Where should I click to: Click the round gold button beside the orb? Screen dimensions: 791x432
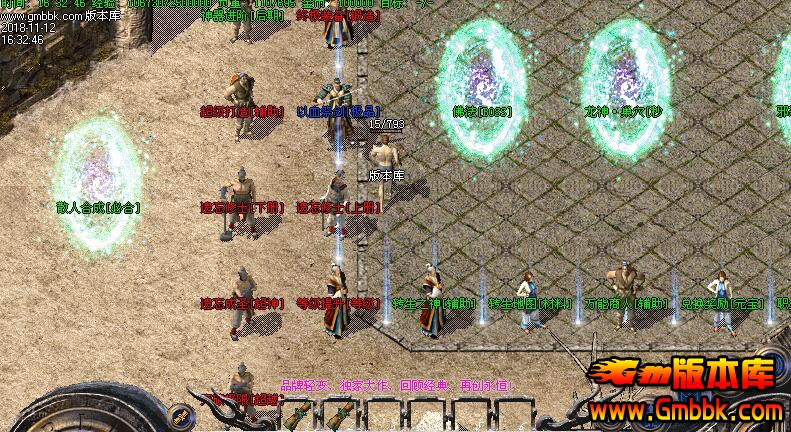pos(180,414)
